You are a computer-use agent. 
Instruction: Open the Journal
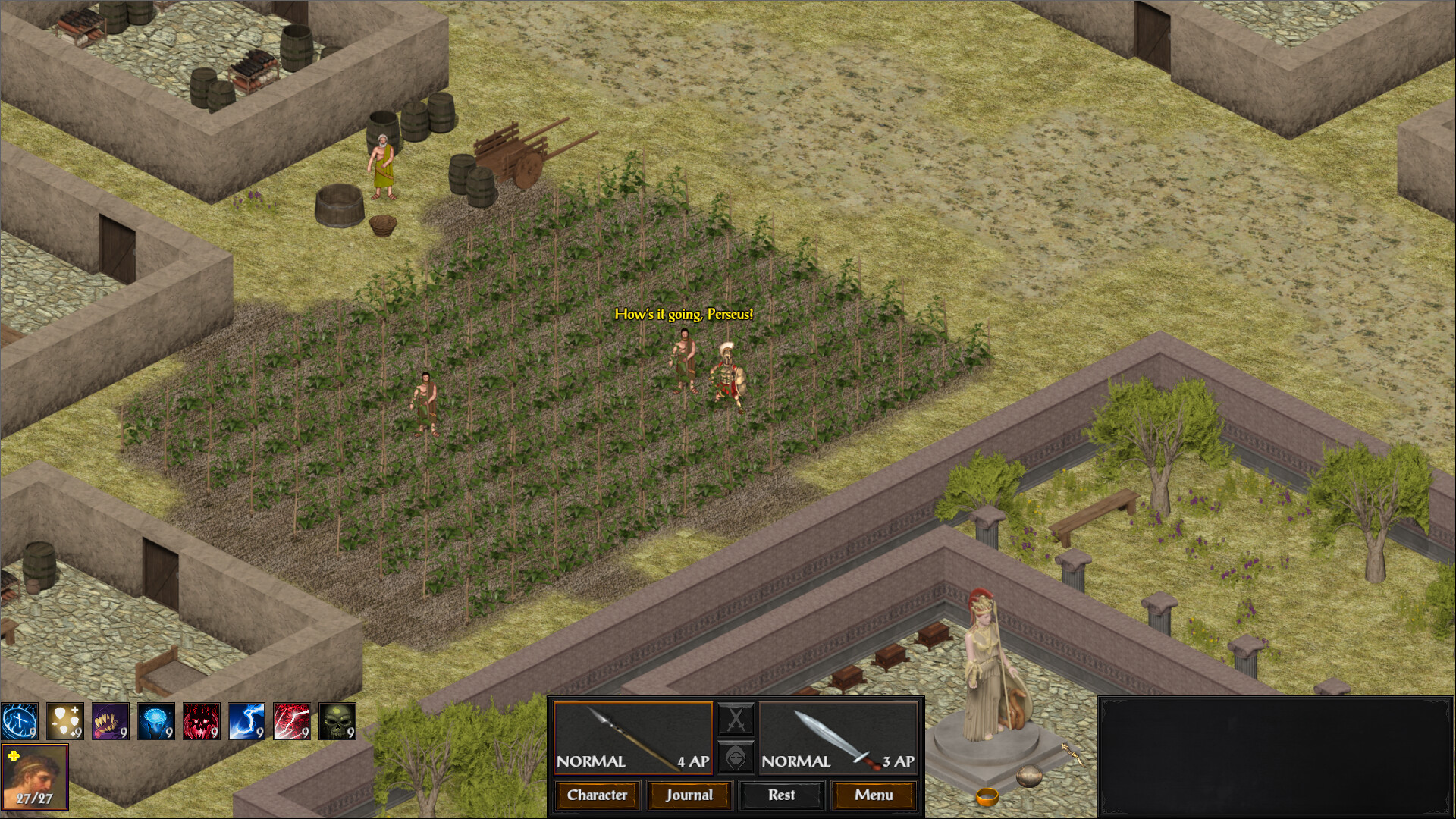tap(689, 795)
